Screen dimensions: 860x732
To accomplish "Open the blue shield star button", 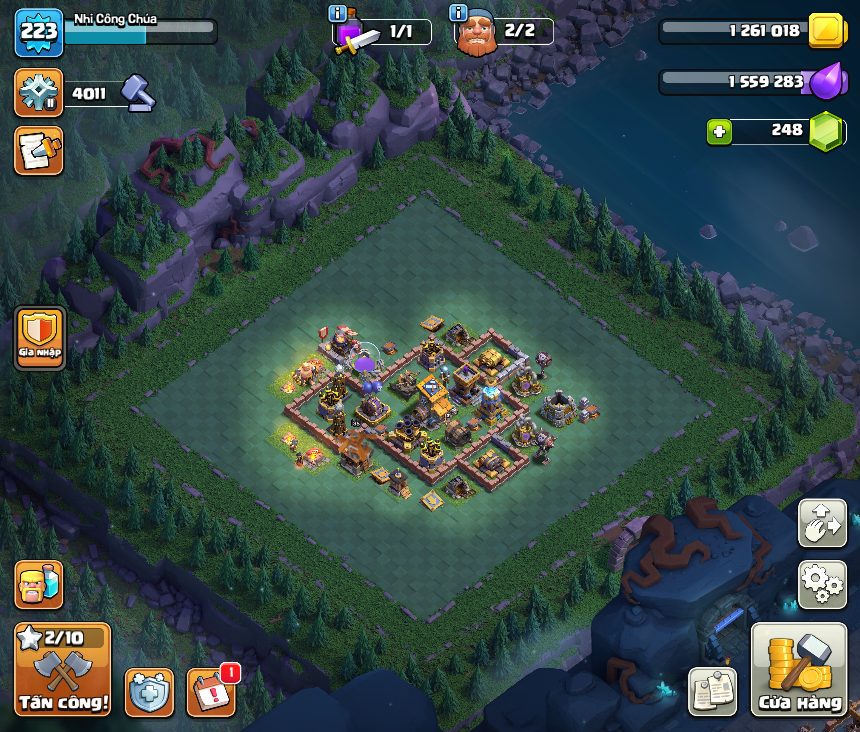I will point(149,692).
